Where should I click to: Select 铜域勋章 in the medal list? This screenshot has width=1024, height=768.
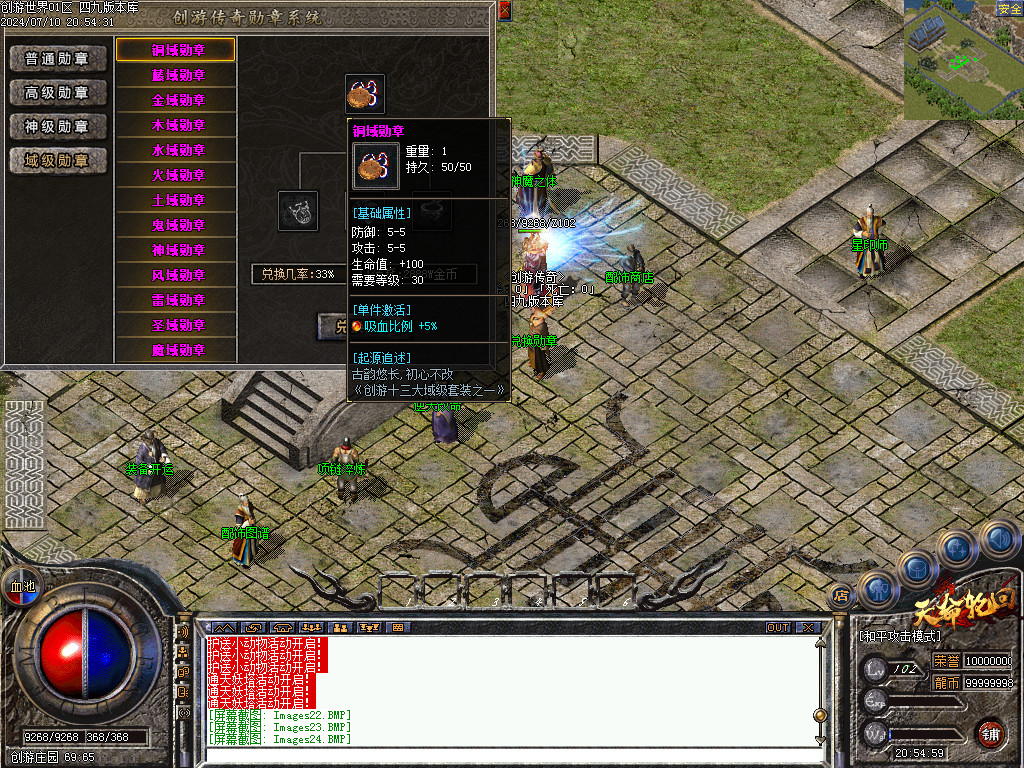pos(177,50)
